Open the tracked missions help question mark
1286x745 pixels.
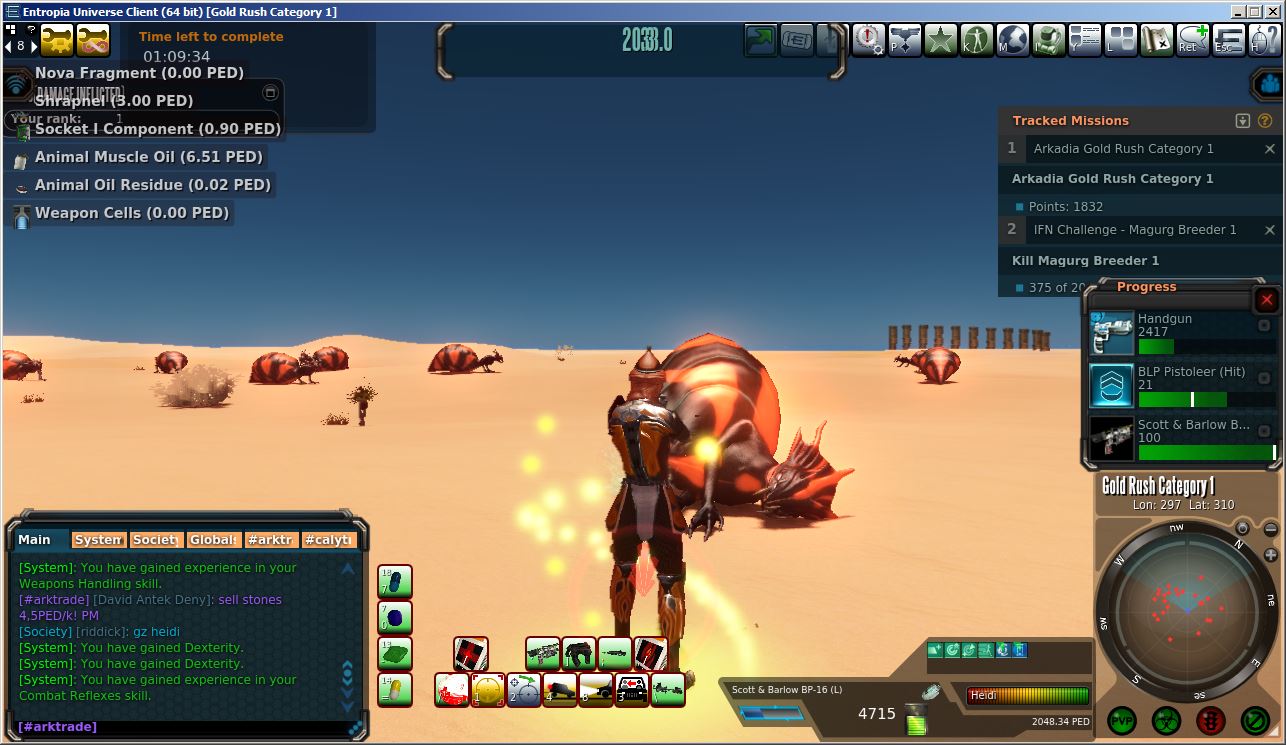(x=1265, y=121)
